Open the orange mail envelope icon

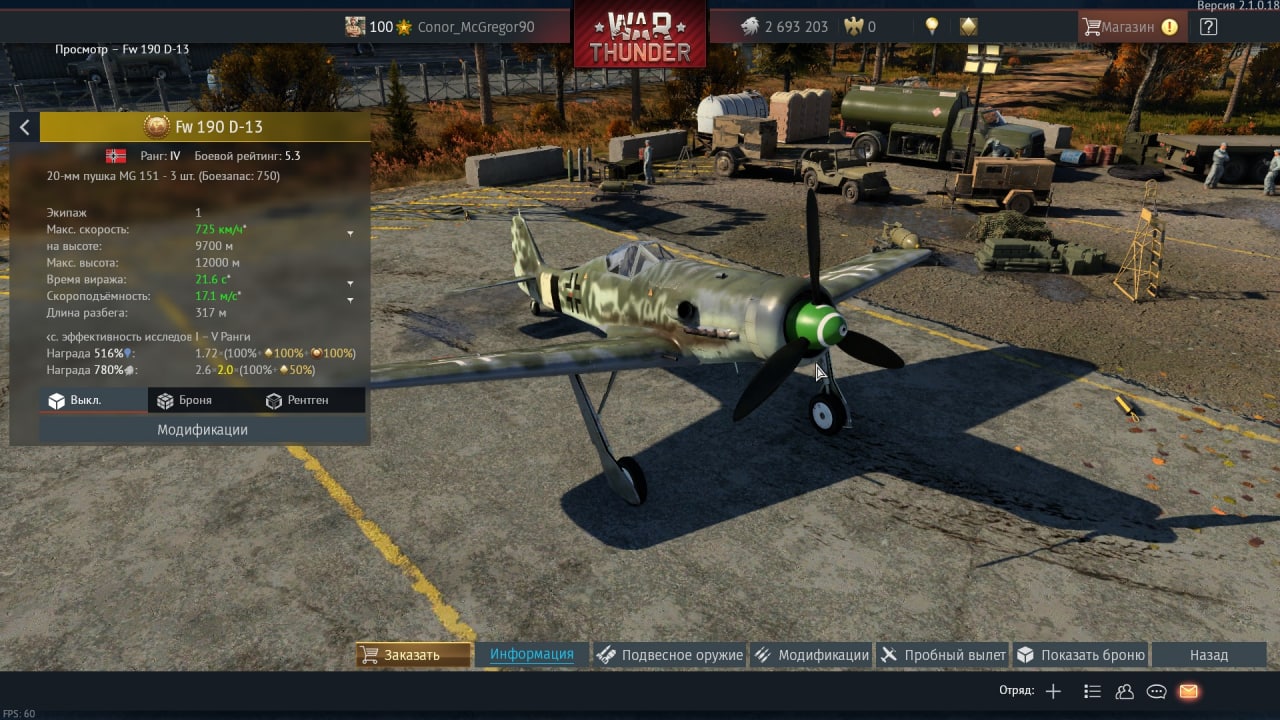coord(1188,691)
